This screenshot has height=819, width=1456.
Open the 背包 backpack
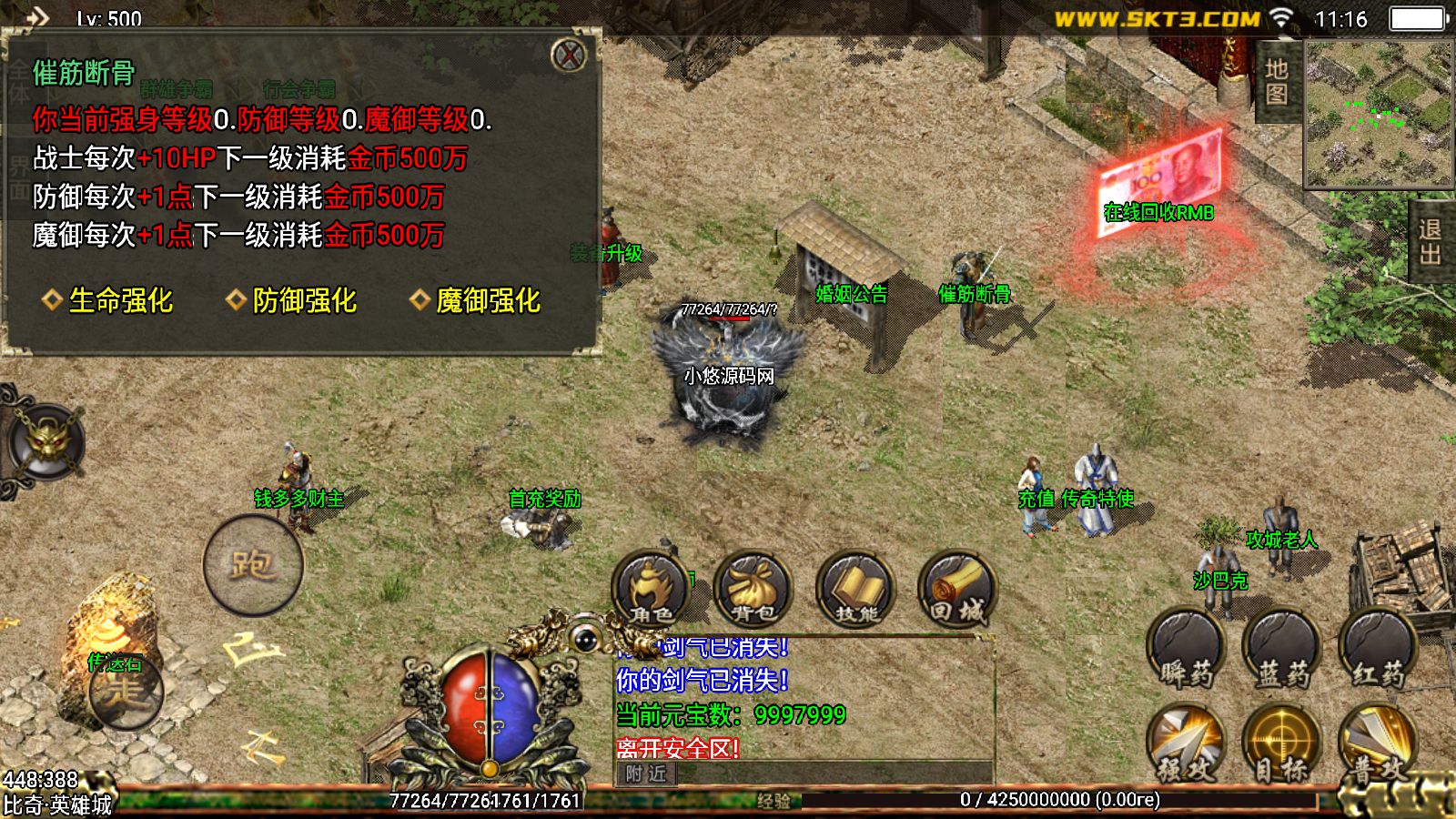coord(753,589)
